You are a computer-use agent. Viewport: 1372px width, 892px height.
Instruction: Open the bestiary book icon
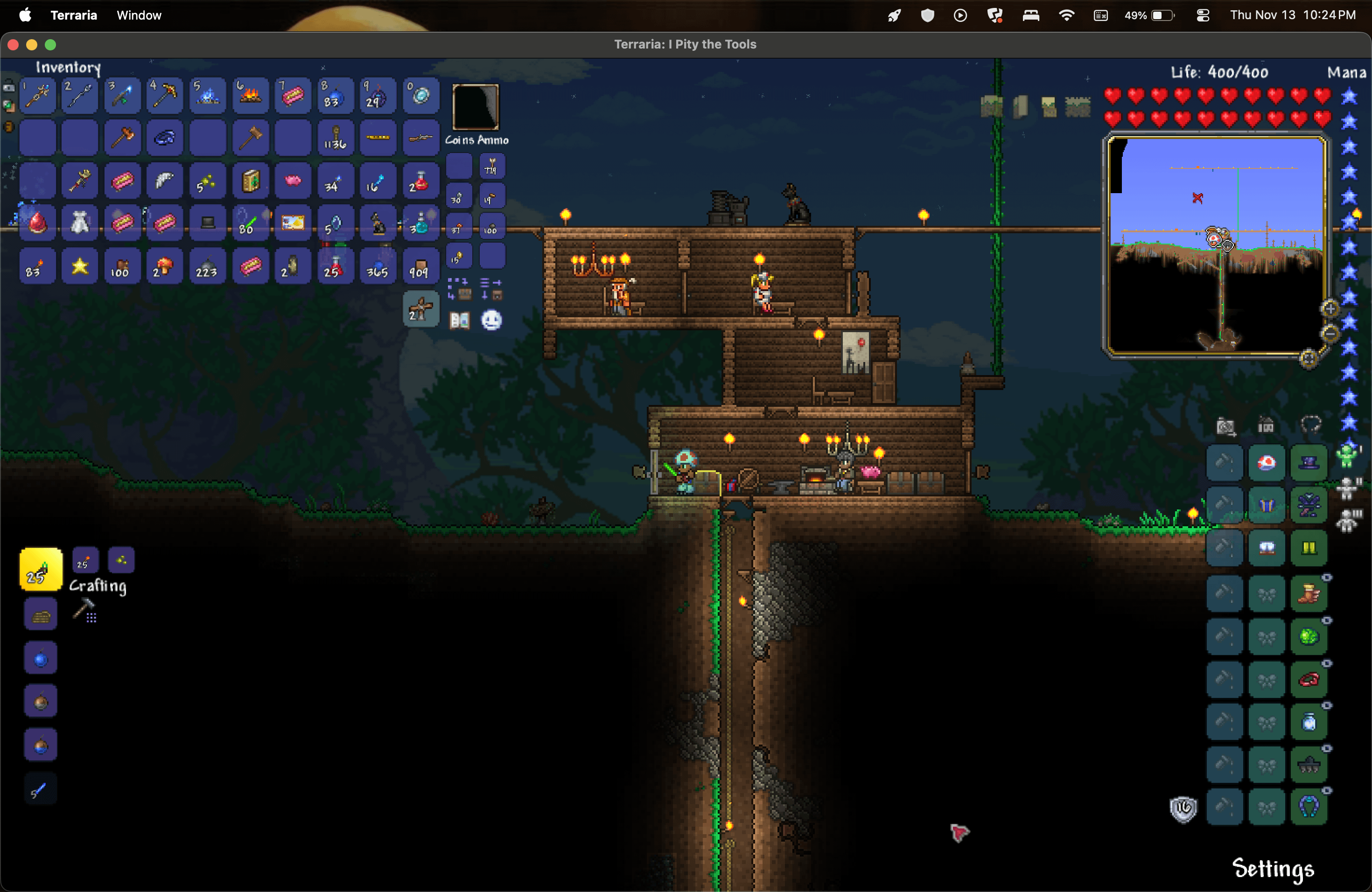point(460,321)
